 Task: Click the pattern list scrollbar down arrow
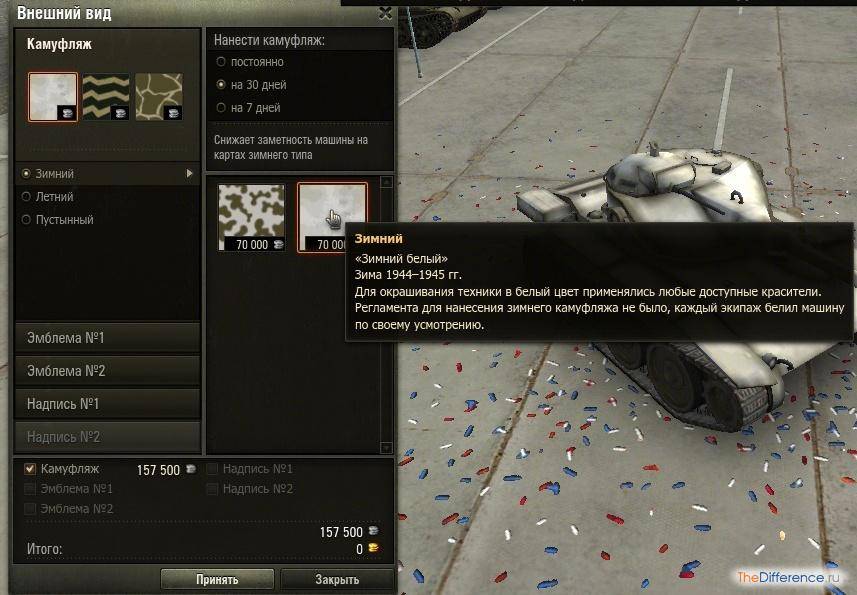[388, 448]
